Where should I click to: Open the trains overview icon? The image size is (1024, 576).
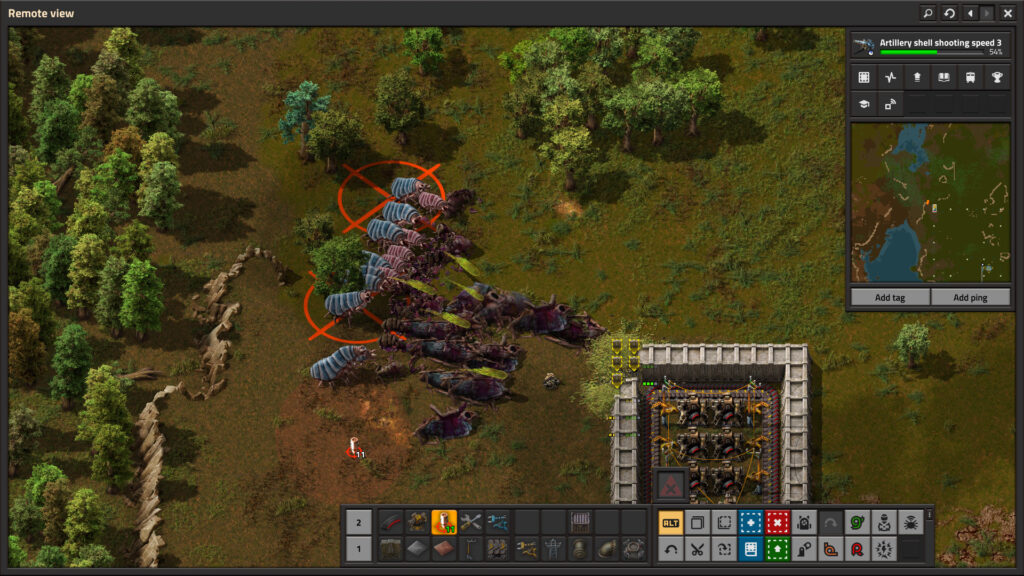click(x=970, y=77)
